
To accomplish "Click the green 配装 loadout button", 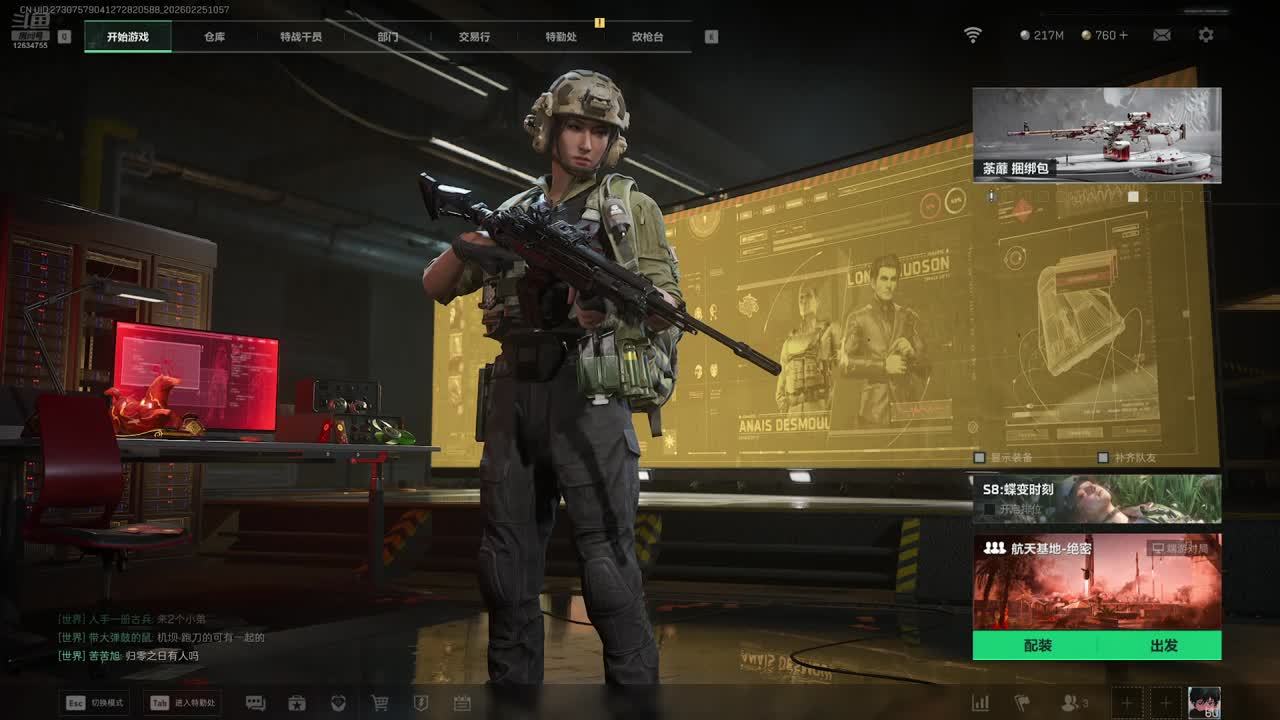I will (x=1037, y=646).
